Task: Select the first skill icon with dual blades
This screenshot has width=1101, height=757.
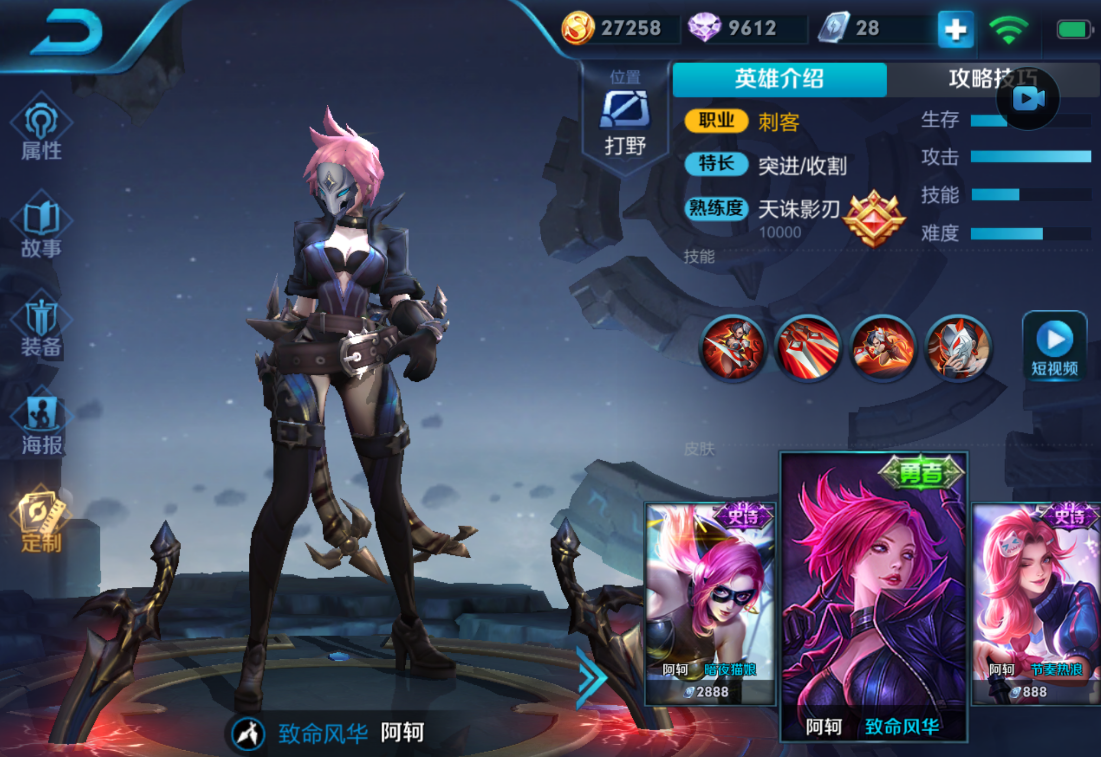Action: (x=732, y=347)
